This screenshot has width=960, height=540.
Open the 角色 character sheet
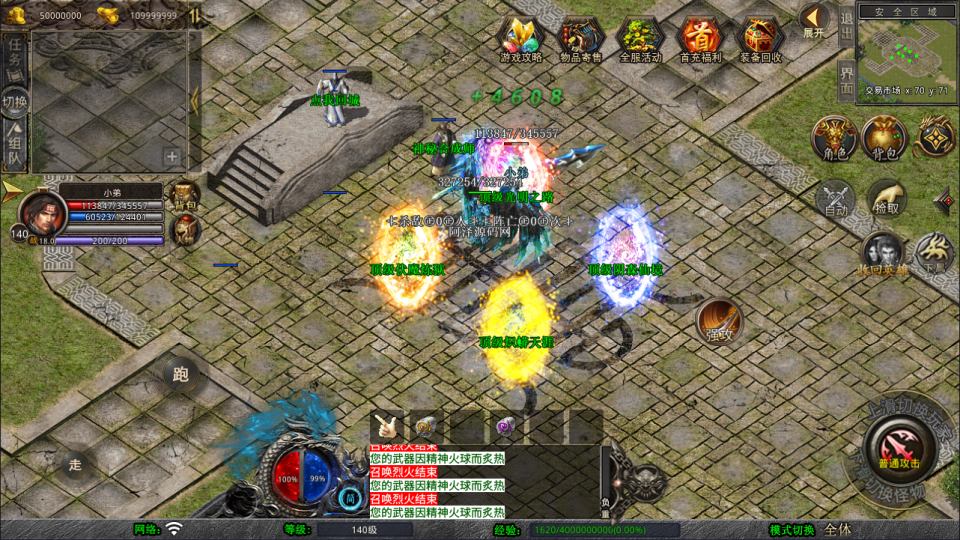[x=831, y=138]
